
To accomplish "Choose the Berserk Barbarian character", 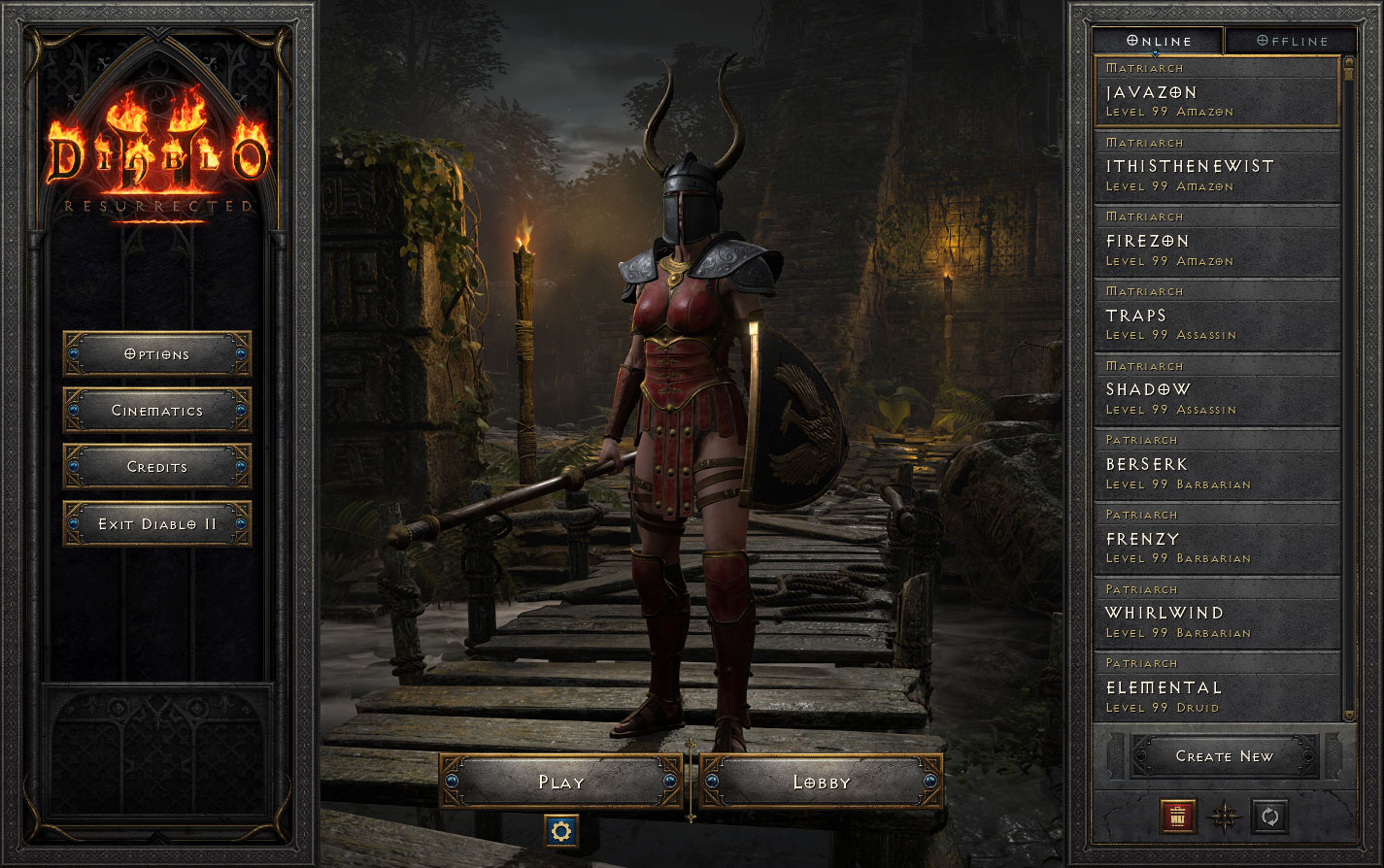I will (1217, 465).
